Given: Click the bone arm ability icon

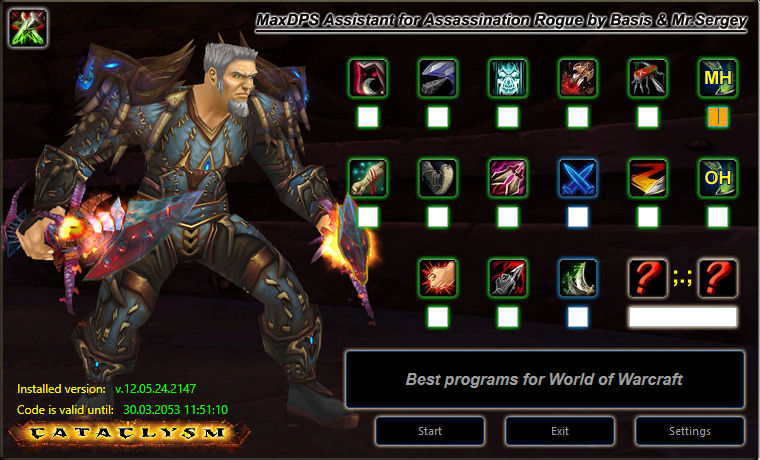Looking at the screenshot, I should pyautogui.click(x=368, y=178).
